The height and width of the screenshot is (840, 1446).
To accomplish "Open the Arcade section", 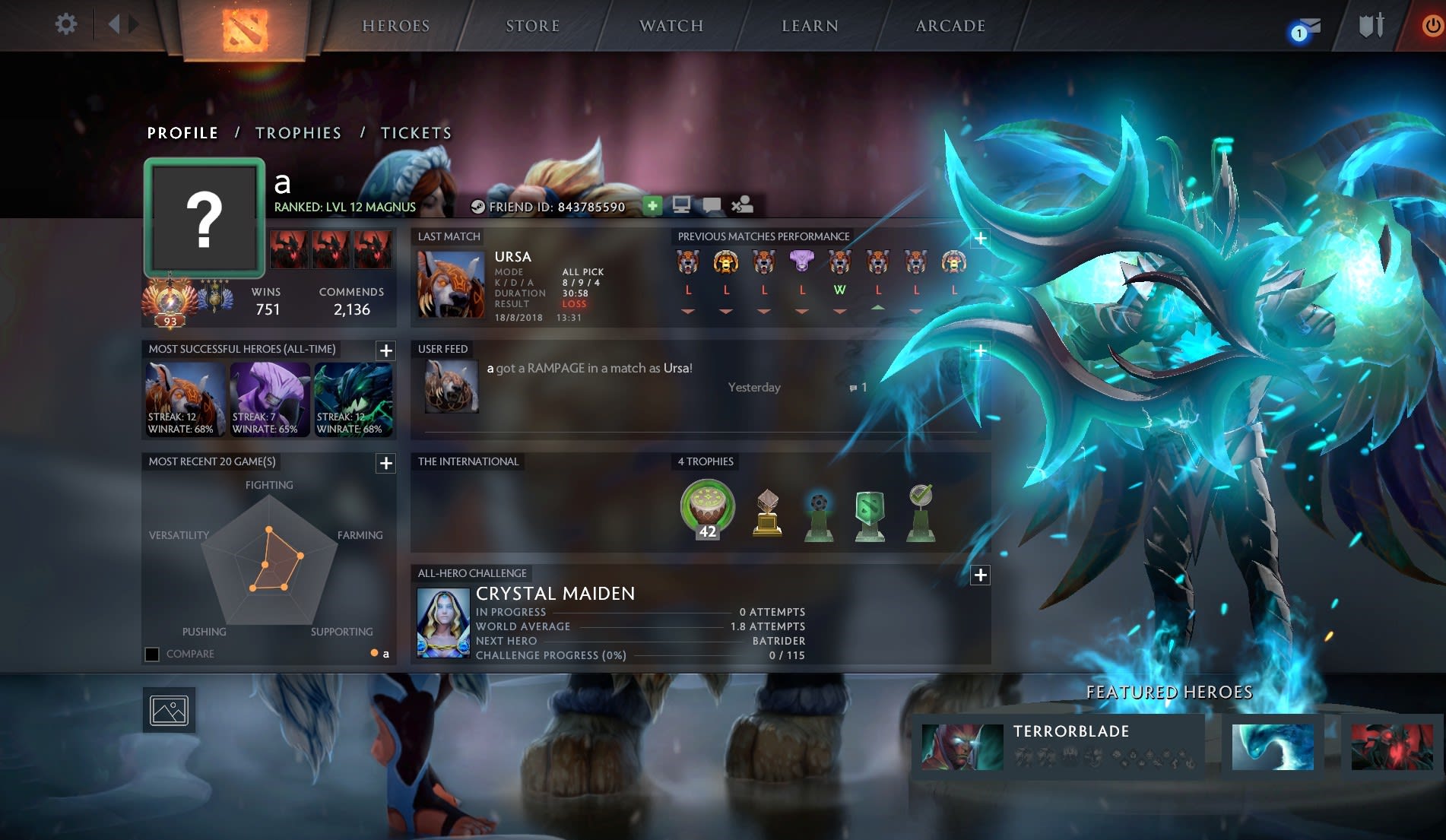I will [x=950, y=26].
